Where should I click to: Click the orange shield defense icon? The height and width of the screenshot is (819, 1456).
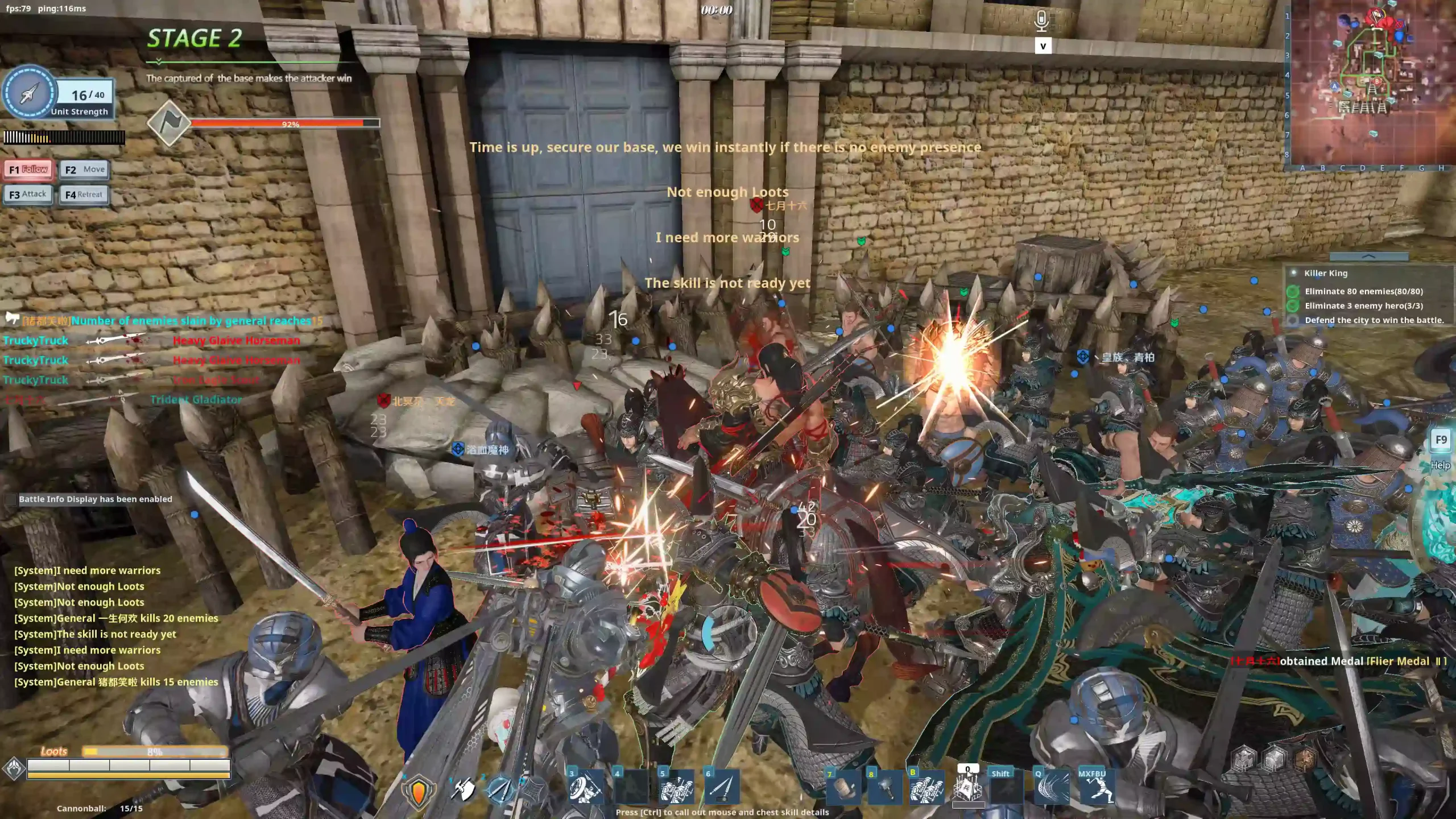point(419,791)
